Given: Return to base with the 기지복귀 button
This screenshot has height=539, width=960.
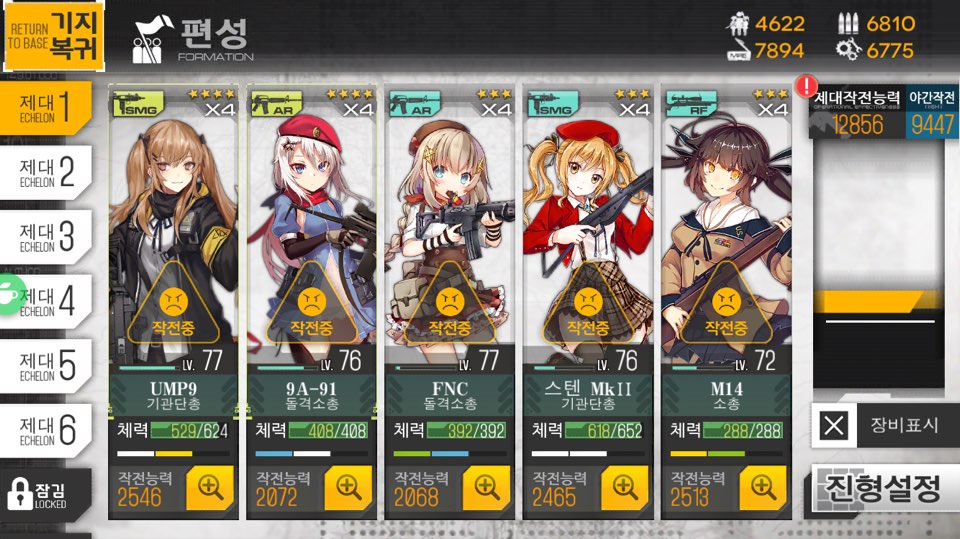Looking at the screenshot, I should 51,37.
